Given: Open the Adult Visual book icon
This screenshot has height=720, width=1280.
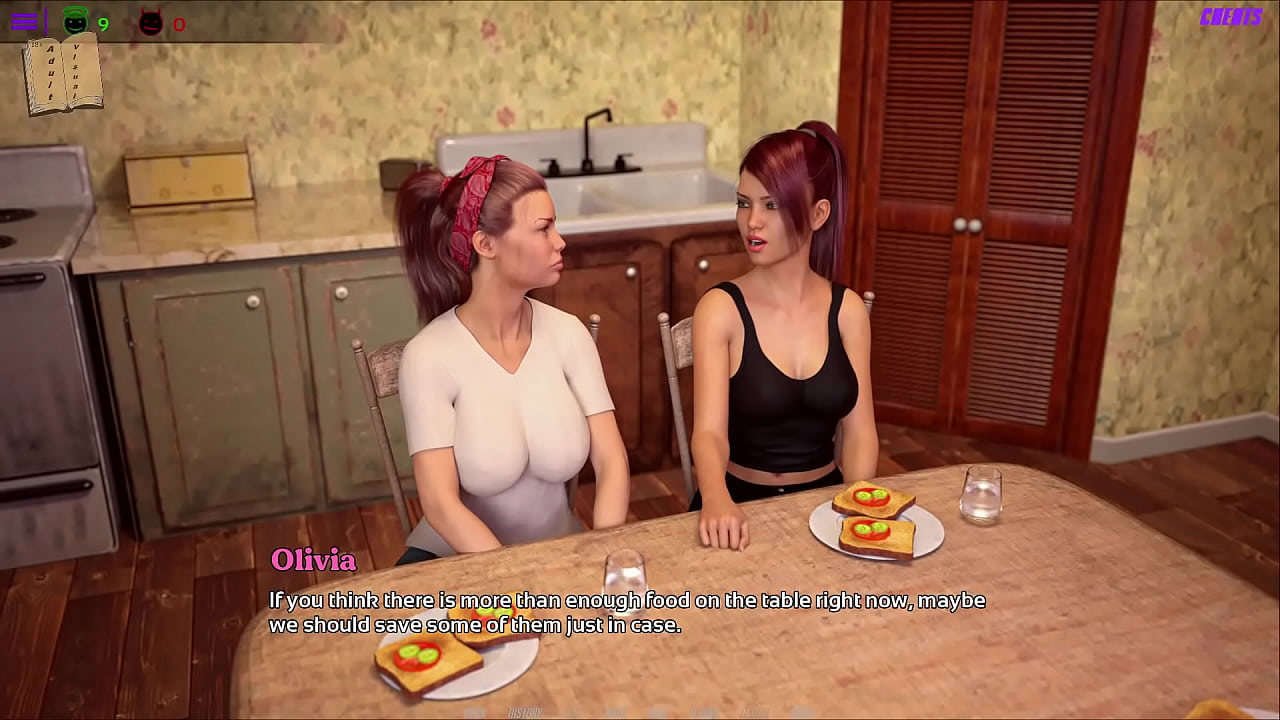Looking at the screenshot, I should [64, 74].
